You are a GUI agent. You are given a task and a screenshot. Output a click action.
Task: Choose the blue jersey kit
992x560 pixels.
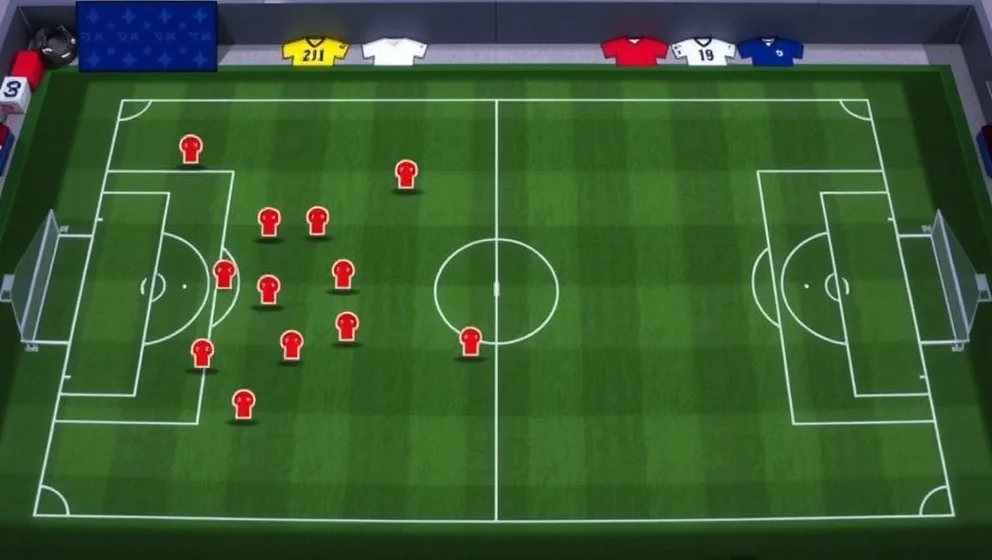point(770,51)
